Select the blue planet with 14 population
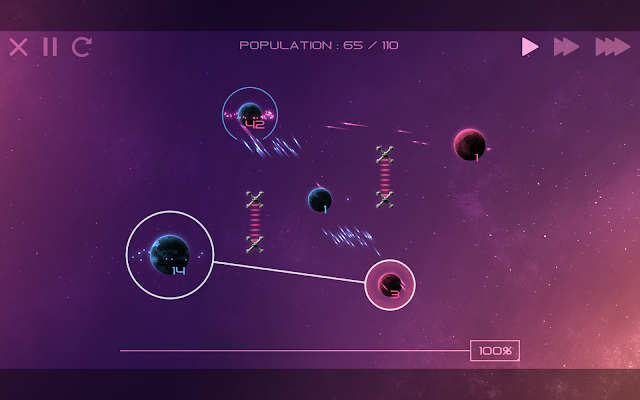This screenshot has width=640, height=400. coord(169,254)
